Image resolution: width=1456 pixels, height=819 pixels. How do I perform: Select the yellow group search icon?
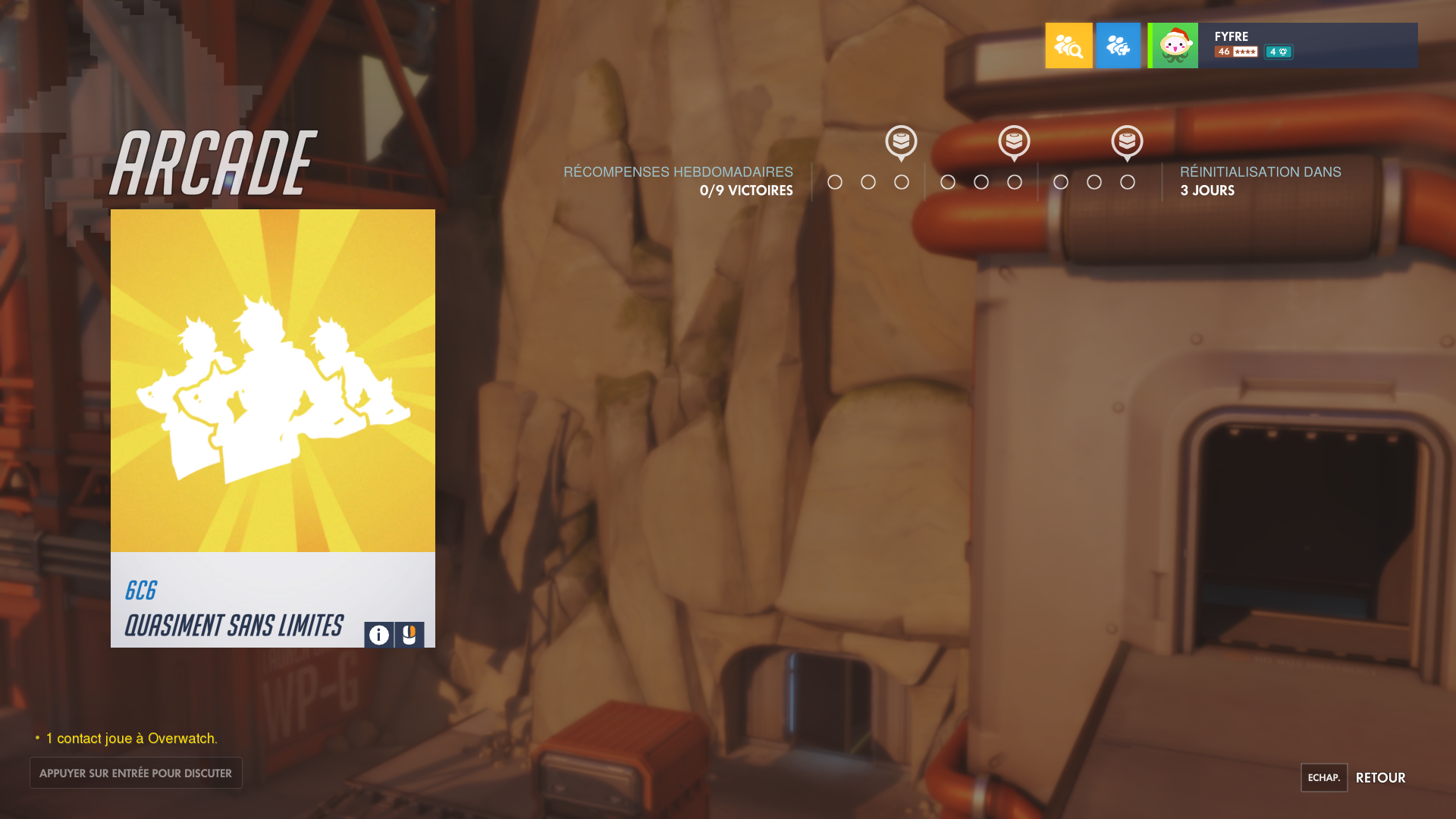click(1068, 45)
